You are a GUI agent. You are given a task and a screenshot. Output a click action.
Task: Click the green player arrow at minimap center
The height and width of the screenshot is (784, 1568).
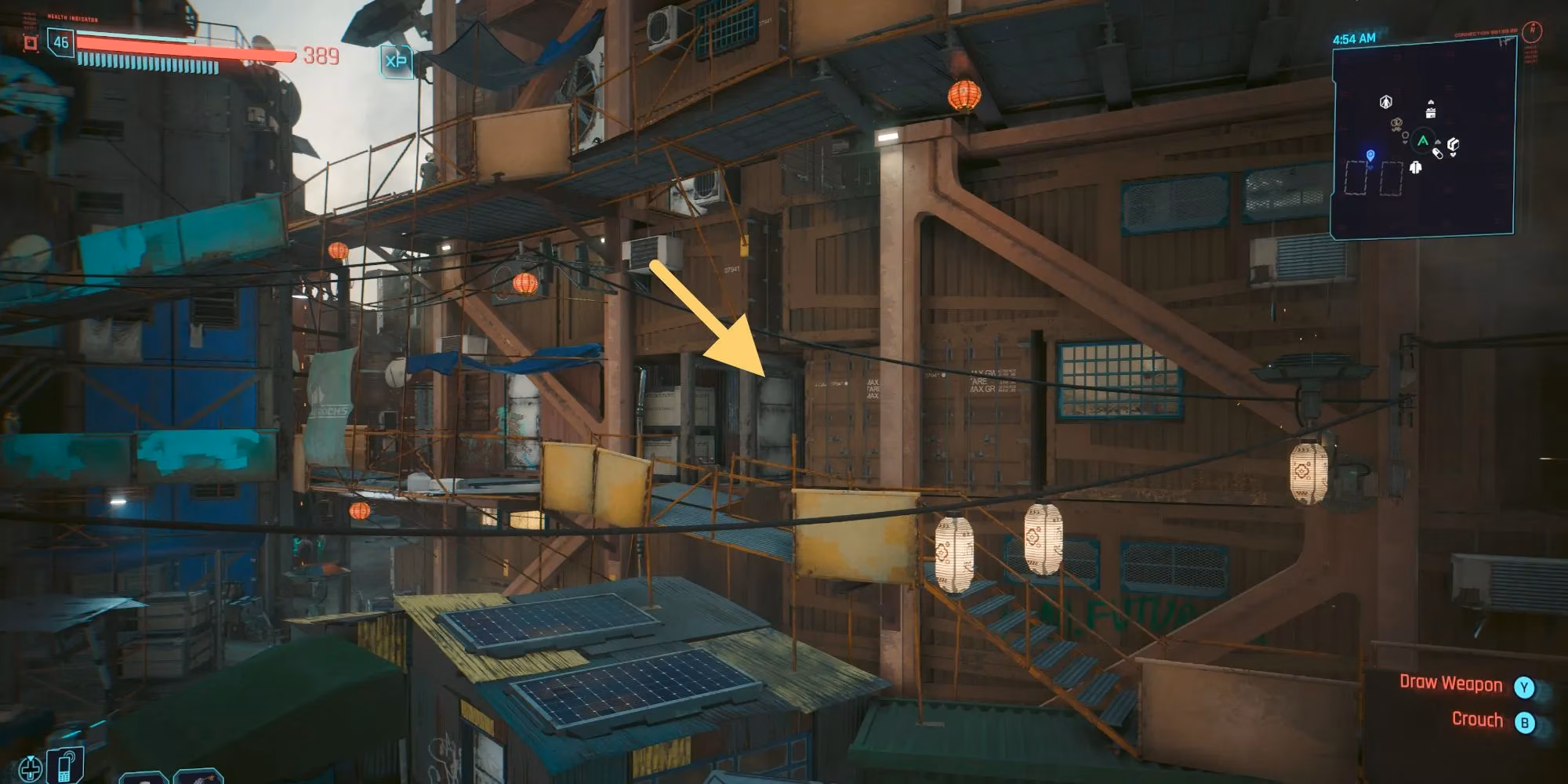click(x=1423, y=140)
